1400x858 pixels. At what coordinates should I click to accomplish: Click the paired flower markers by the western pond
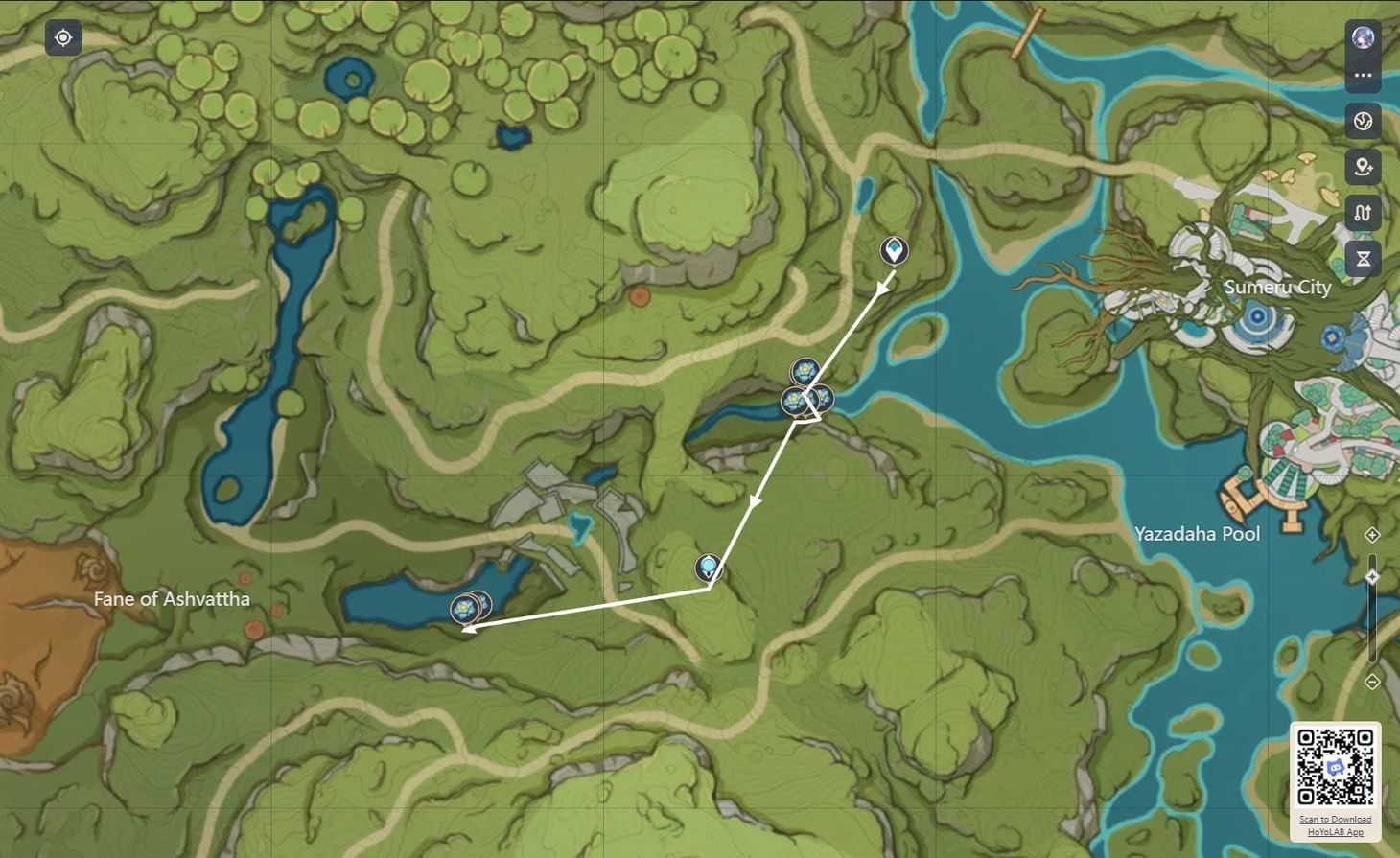[x=473, y=604]
